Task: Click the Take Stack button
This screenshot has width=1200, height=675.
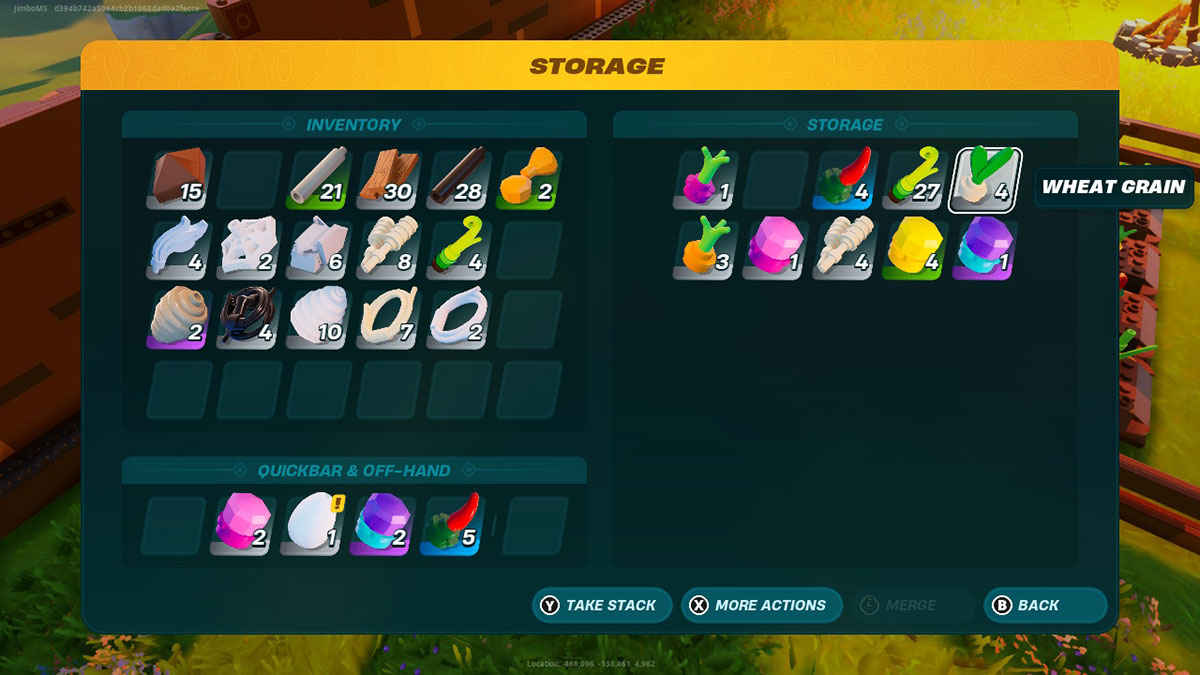Action: [601, 605]
